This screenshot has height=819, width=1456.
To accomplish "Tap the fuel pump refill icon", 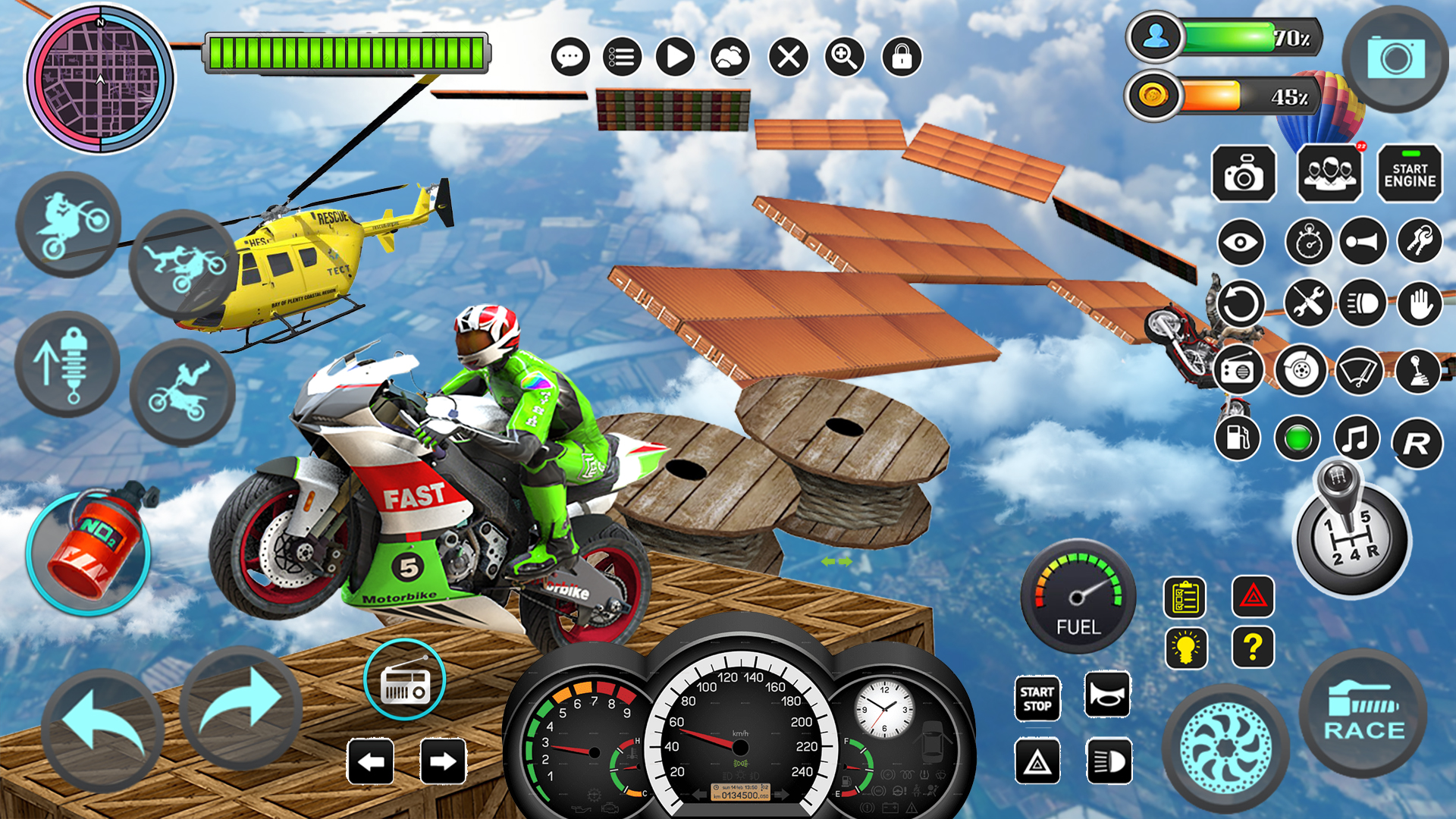I will [x=1238, y=438].
